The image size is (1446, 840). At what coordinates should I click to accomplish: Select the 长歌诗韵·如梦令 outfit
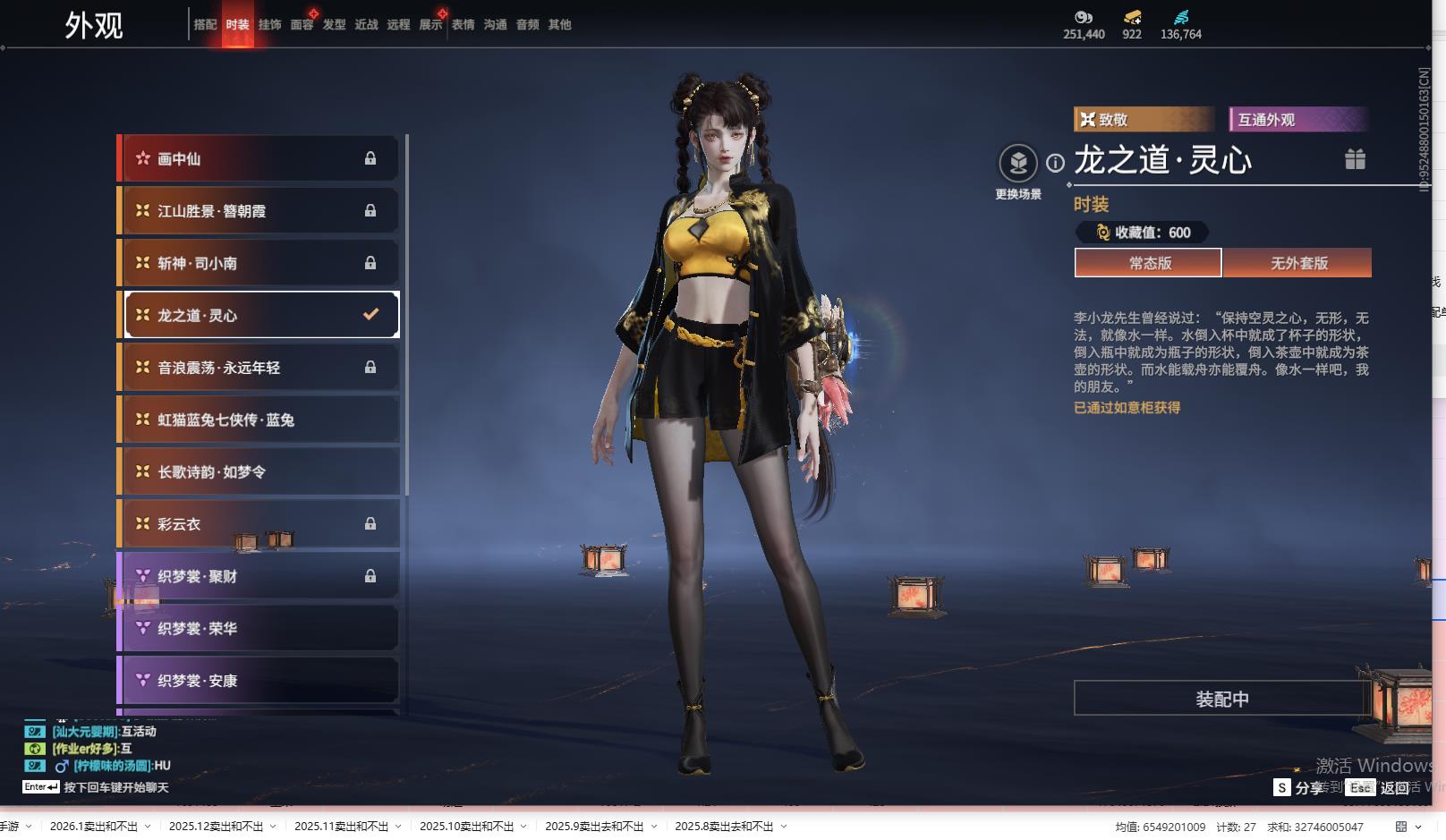point(259,472)
